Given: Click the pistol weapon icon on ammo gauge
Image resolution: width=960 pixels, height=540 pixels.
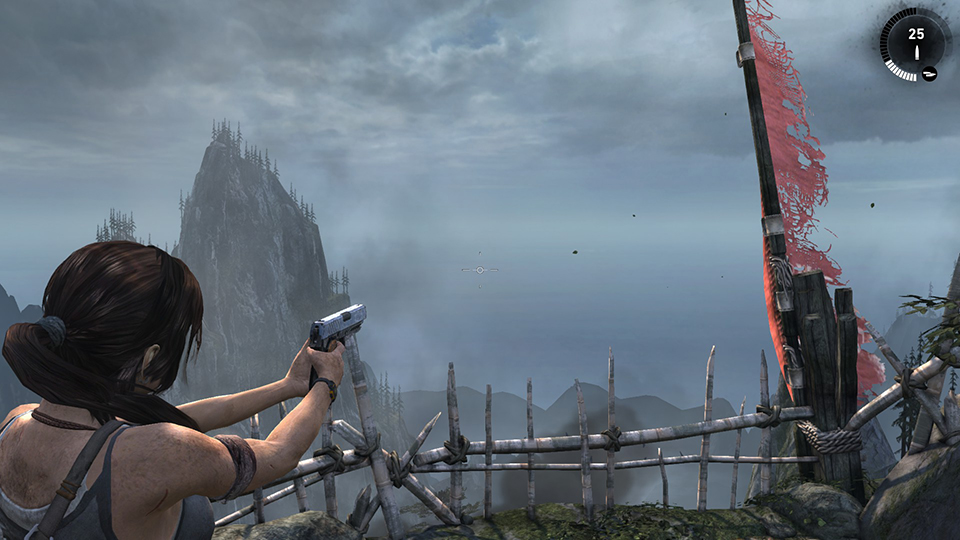Looking at the screenshot, I should click(x=929, y=72).
